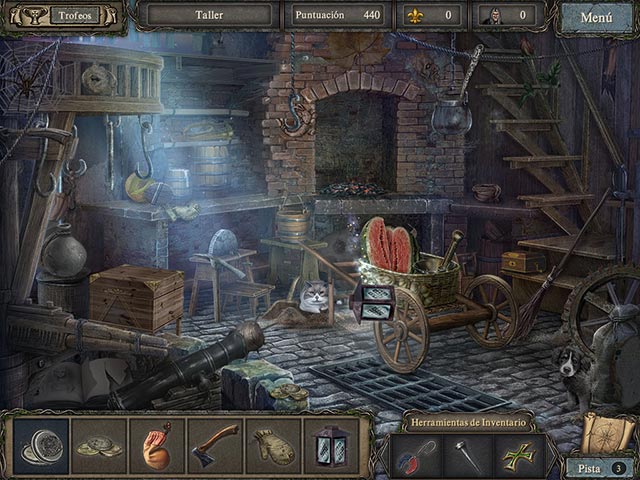The image size is (640, 480).
Task: Select the lantern item slot
Action: [329, 446]
